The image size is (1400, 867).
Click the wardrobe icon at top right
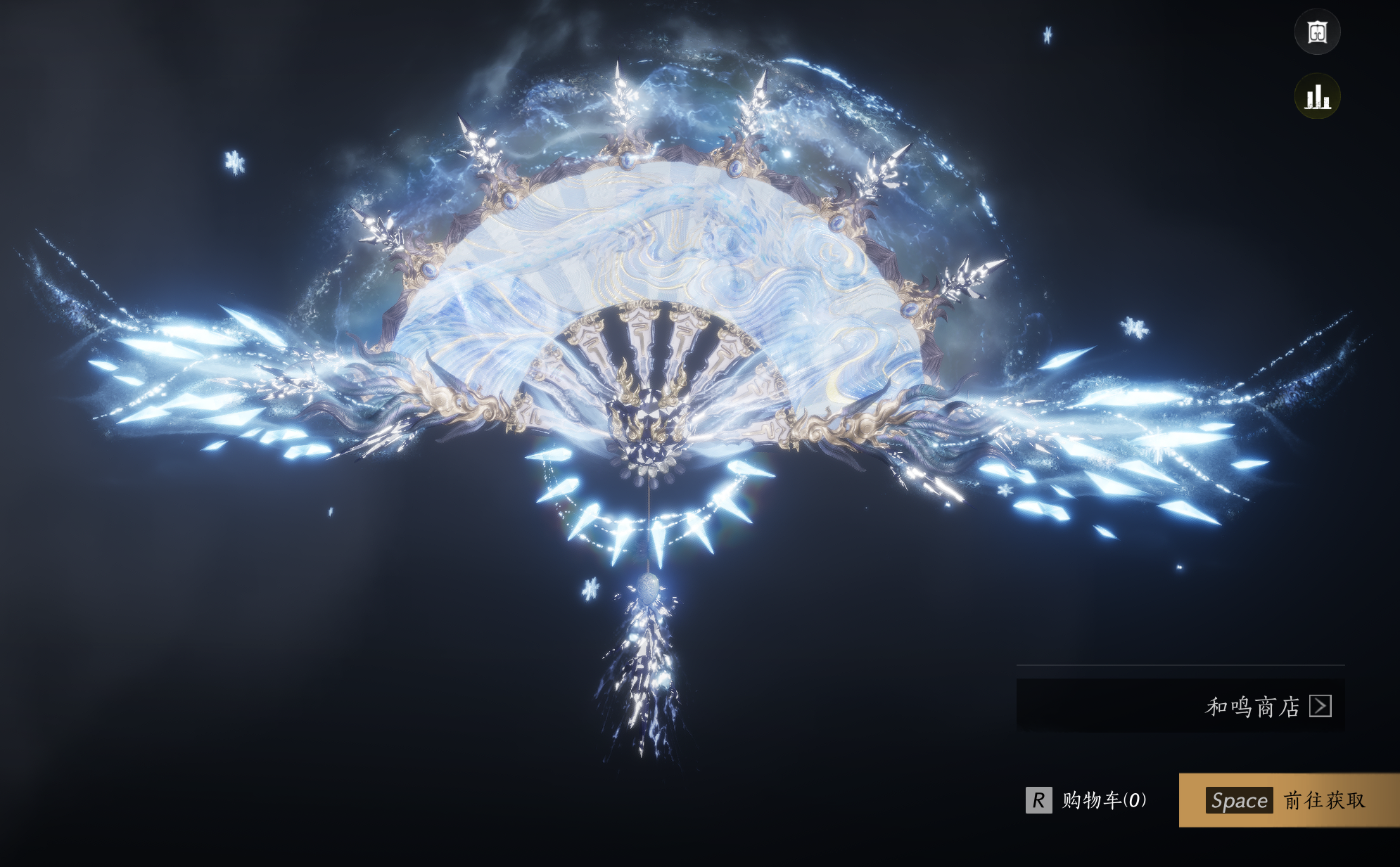coord(1317,32)
